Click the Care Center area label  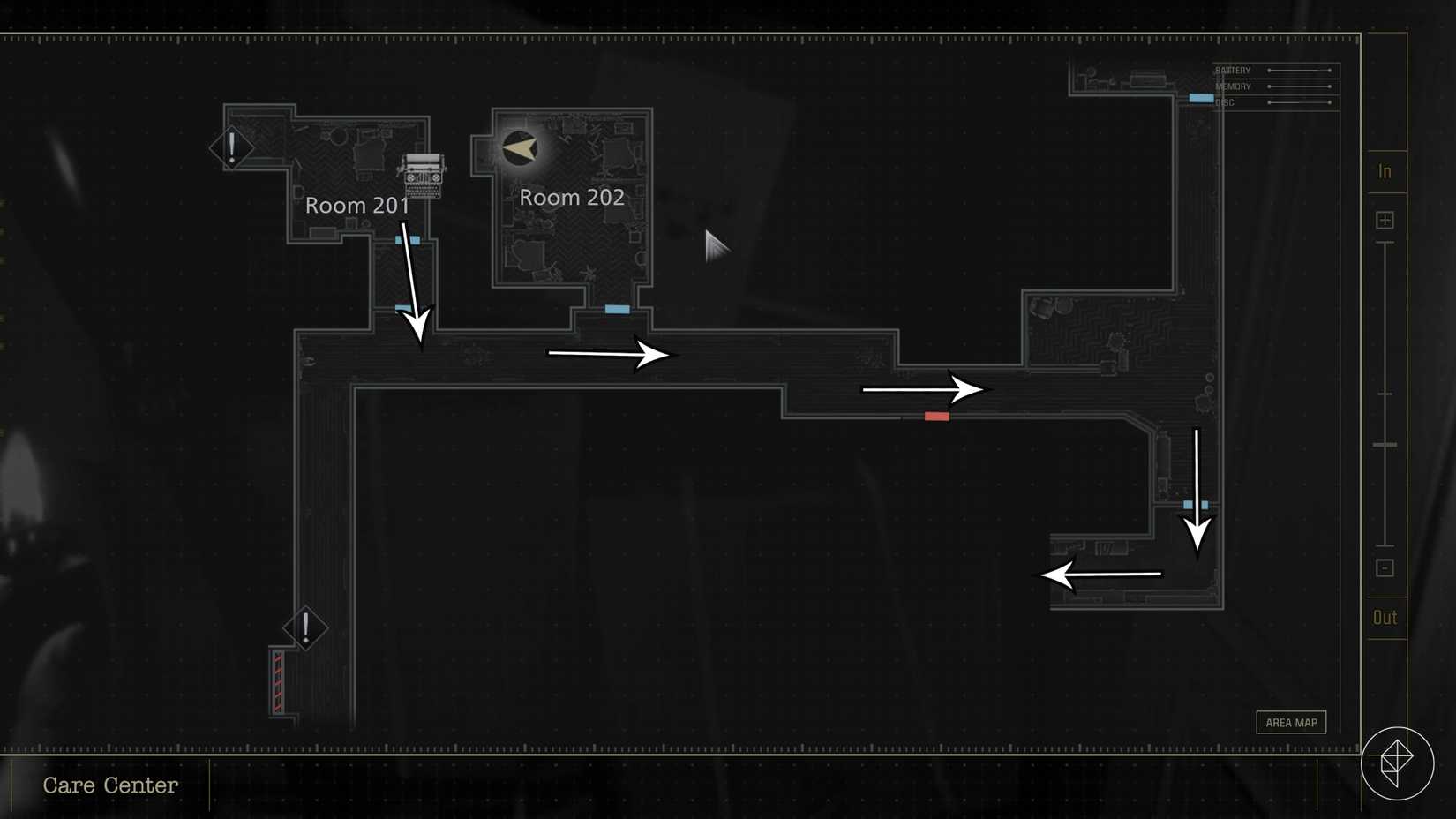click(x=111, y=785)
